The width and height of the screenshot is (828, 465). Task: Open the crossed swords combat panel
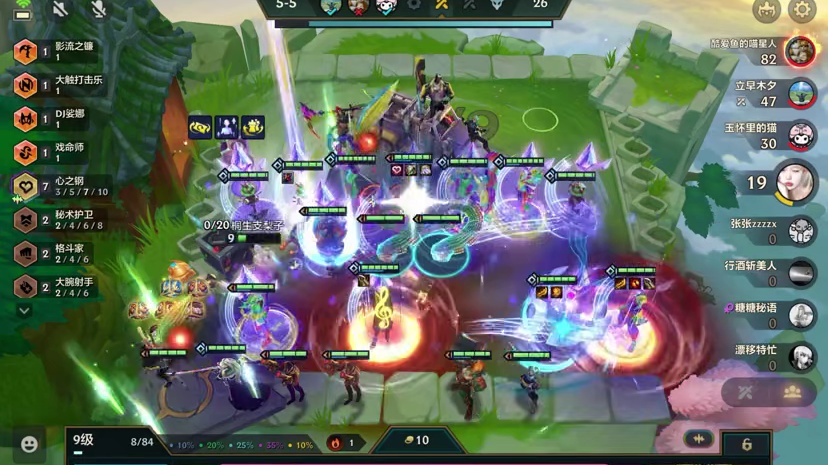746,392
